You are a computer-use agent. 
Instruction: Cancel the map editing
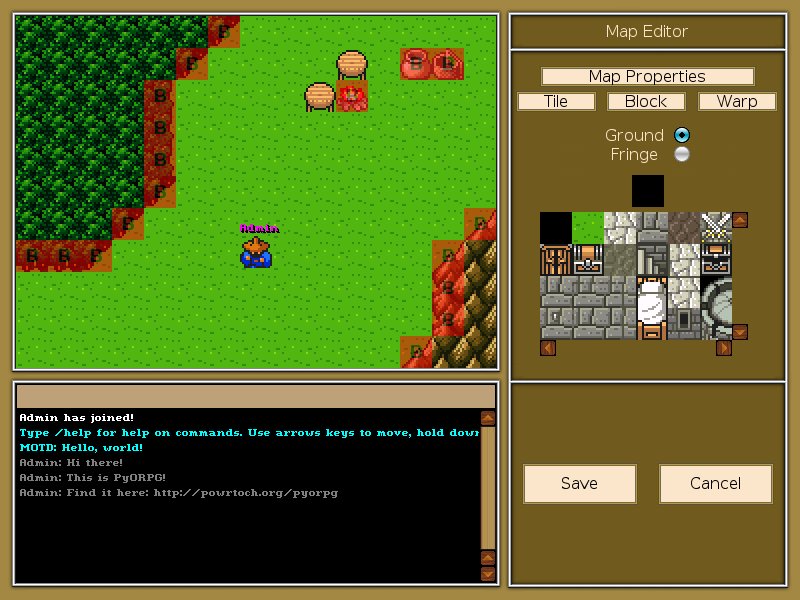(x=715, y=483)
